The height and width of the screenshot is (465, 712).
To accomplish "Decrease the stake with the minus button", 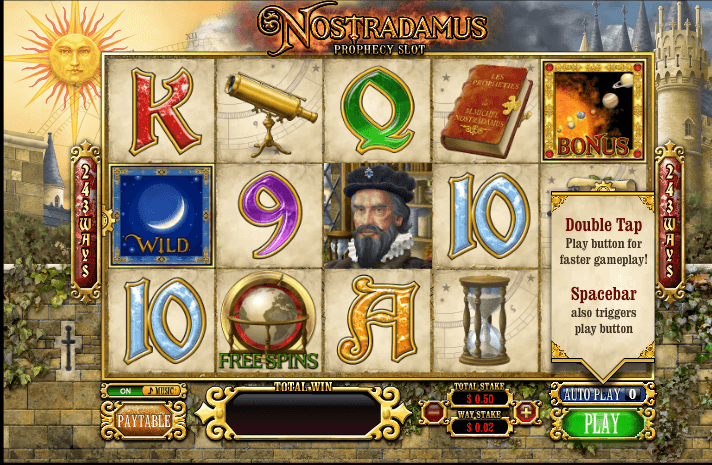I will (x=433, y=411).
